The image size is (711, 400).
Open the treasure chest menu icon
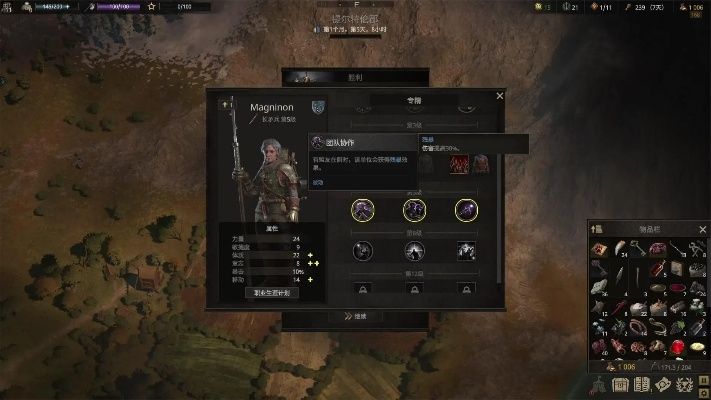(x=618, y=385)
